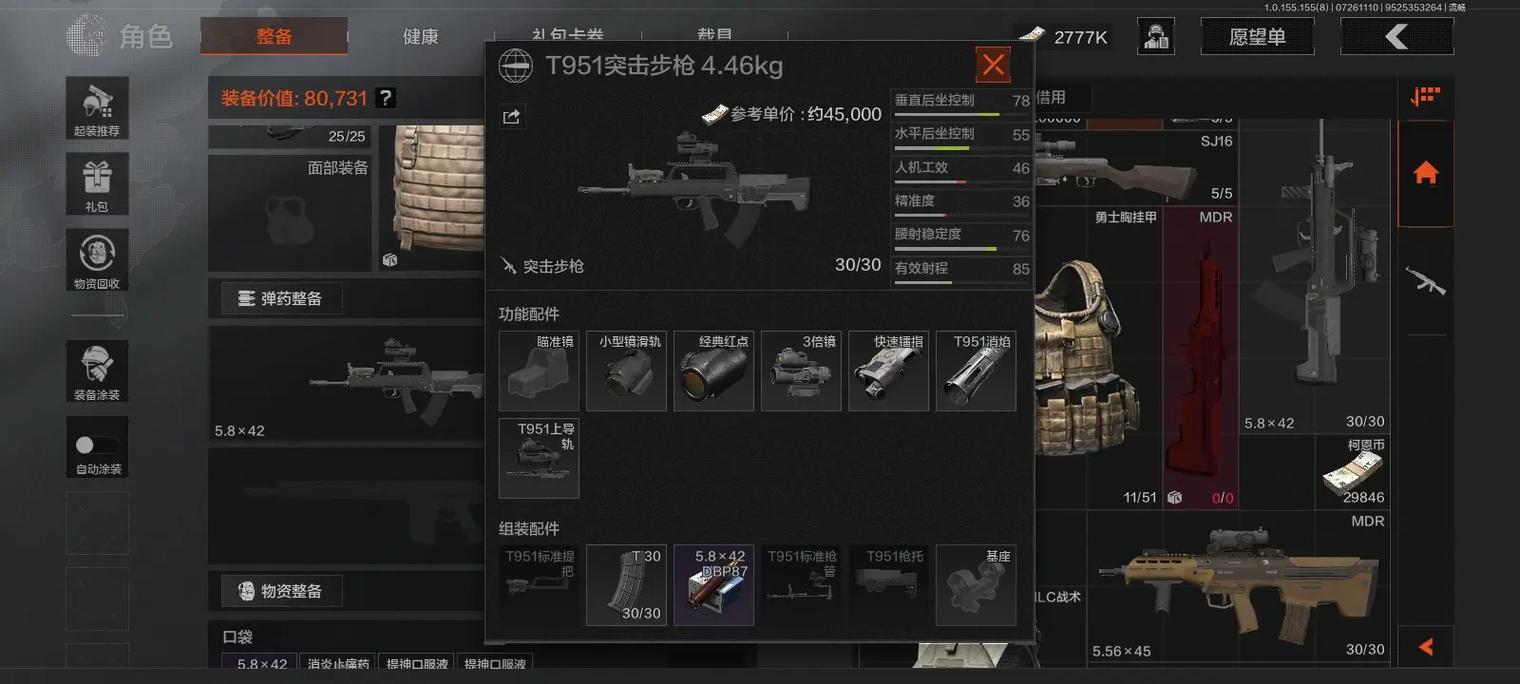Select the T951消焰 flash hider slot

tap(976, 371)
